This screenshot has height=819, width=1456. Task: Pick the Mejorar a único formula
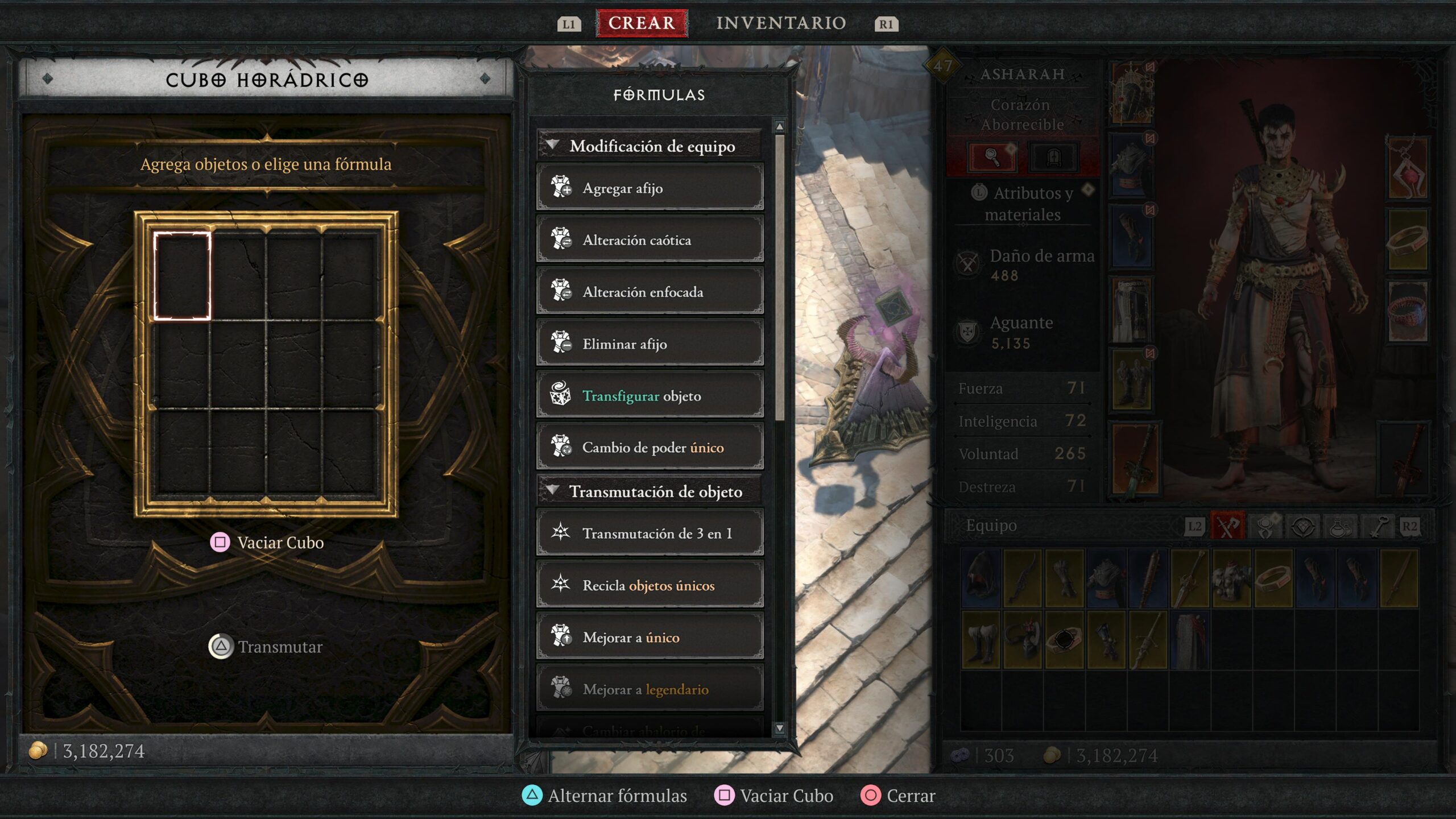[x=650, y=638]
